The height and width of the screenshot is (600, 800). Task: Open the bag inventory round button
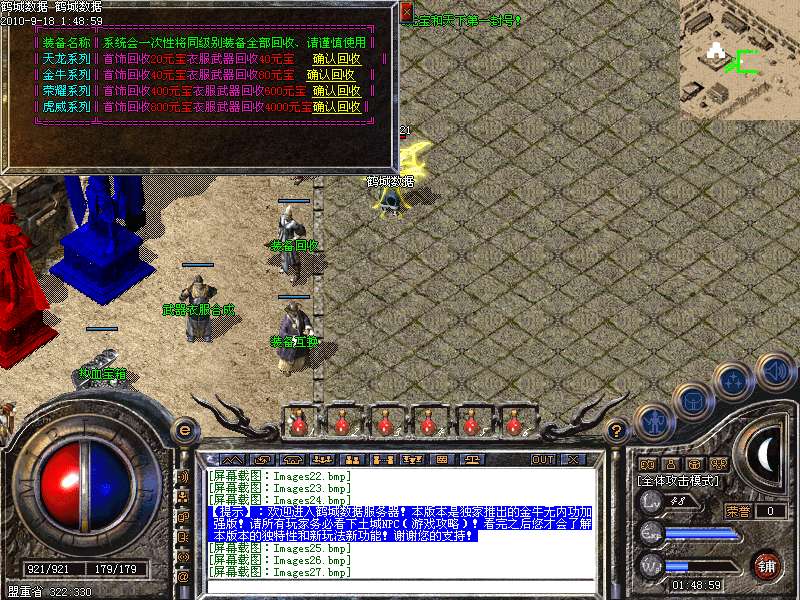[x=694, y=402]
